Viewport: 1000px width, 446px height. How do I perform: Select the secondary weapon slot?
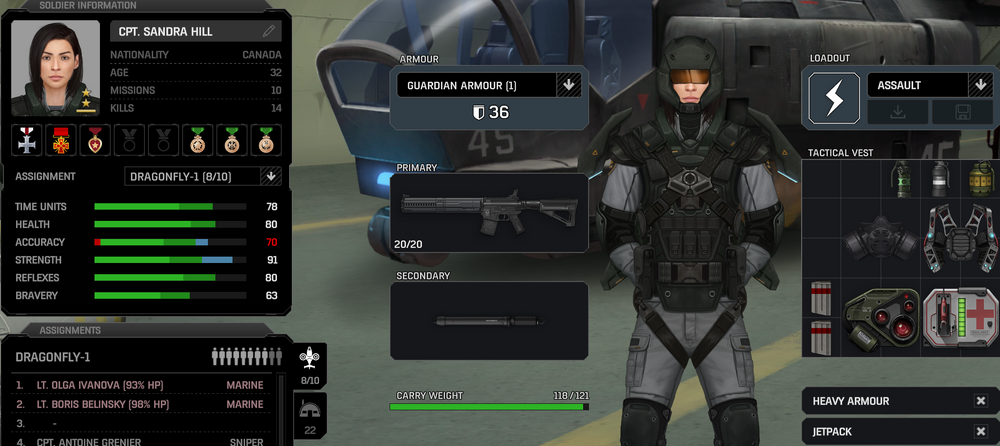(x=489, y=321)
